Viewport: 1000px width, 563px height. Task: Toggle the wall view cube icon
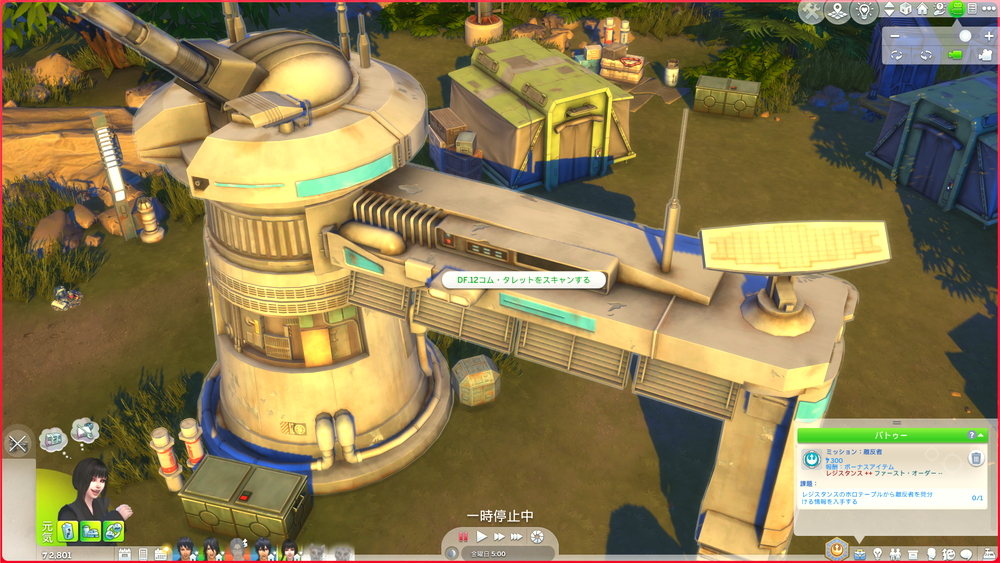[x=905, y=9]
